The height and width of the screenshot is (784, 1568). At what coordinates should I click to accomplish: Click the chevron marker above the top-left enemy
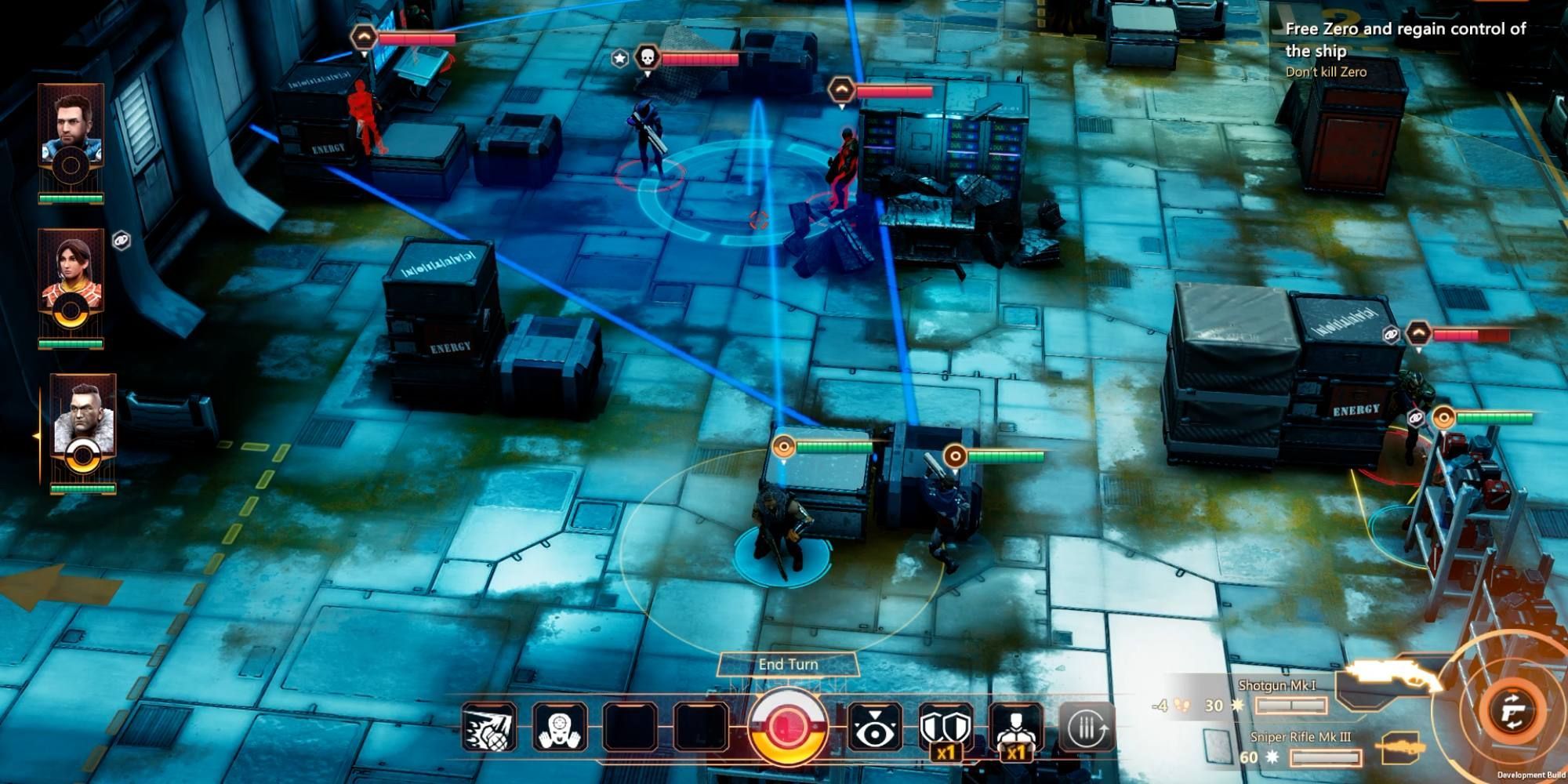tap(363, 35)
